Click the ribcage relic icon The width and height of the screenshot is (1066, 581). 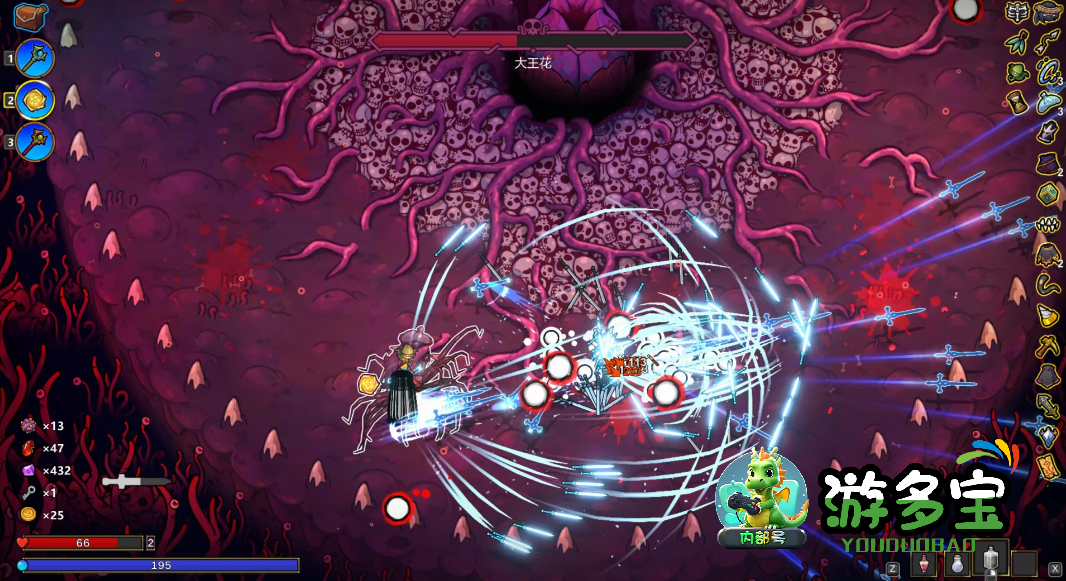click(1018, 13)
